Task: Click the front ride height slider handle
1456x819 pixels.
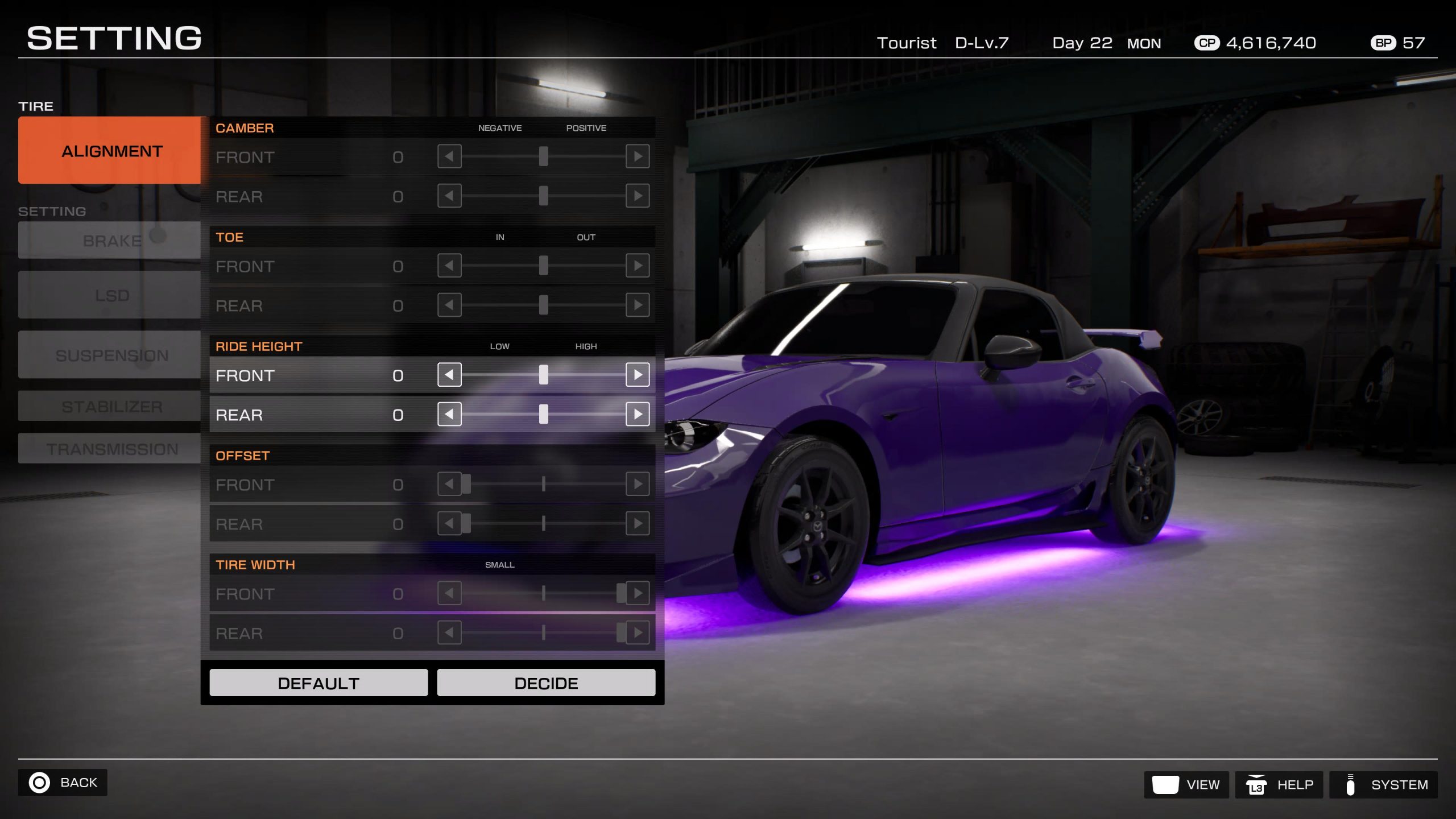Action: (544, 375)
